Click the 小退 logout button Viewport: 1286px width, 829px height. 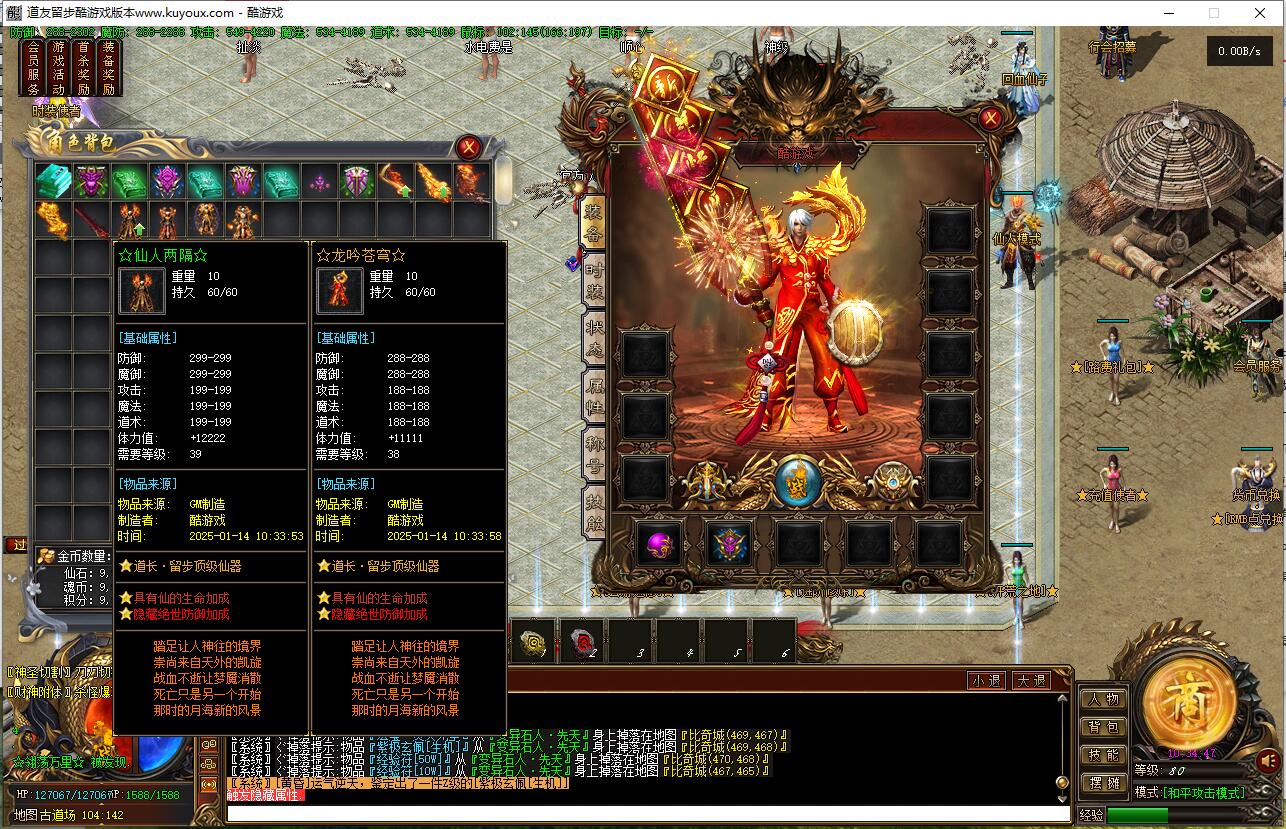[x=986, y=680]
